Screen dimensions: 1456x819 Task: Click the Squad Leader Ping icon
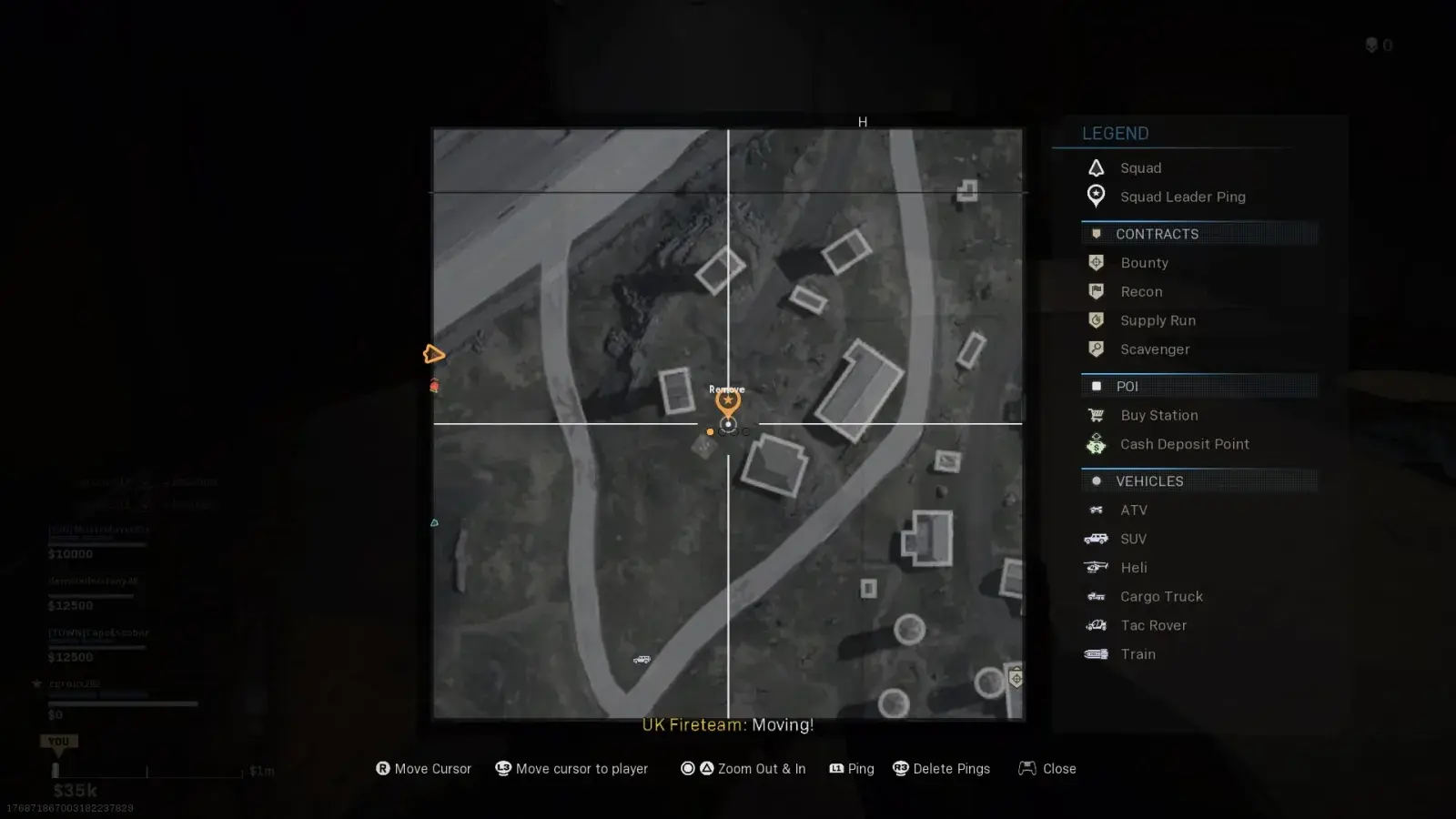coord(1097,197)
